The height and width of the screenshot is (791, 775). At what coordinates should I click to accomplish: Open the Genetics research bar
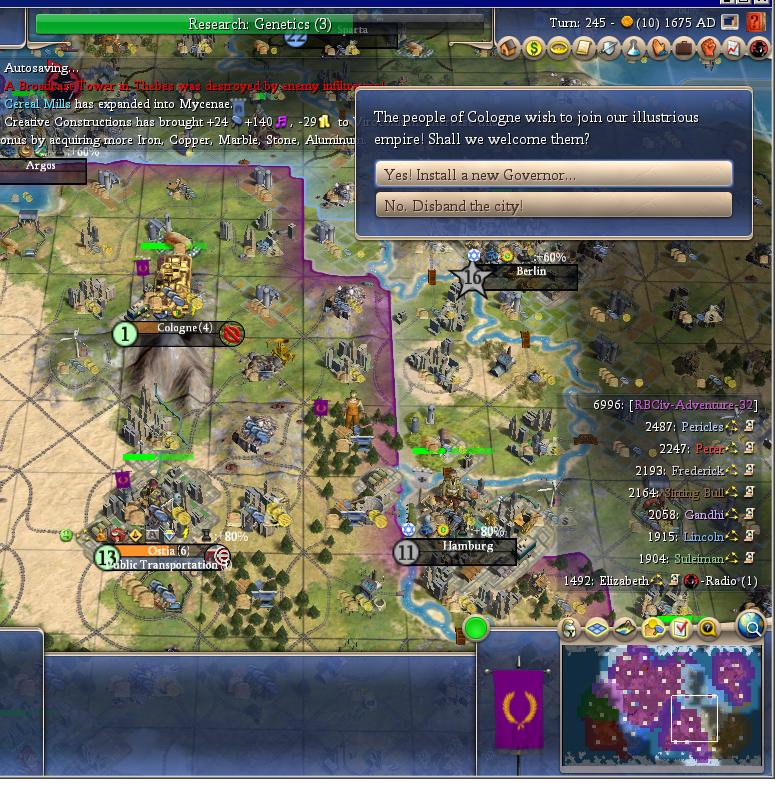click(259, 24)
